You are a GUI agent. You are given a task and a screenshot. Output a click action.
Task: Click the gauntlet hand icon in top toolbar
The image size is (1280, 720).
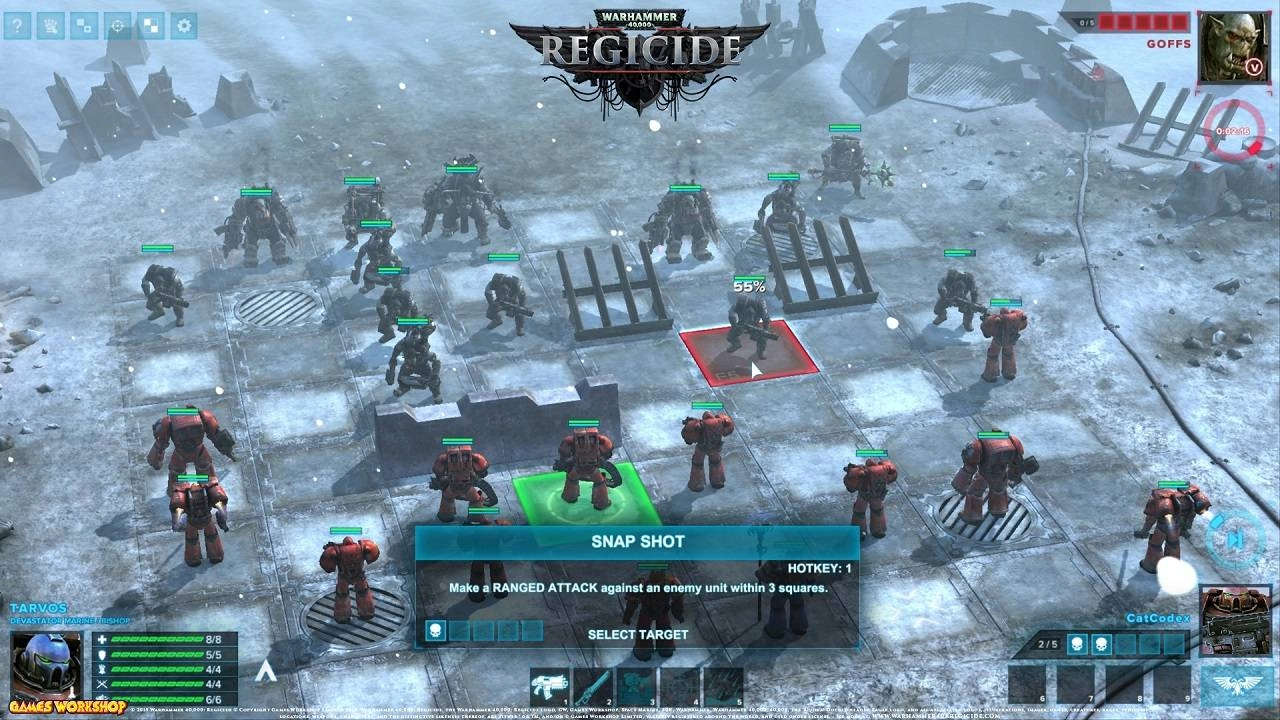pos(51,26)
